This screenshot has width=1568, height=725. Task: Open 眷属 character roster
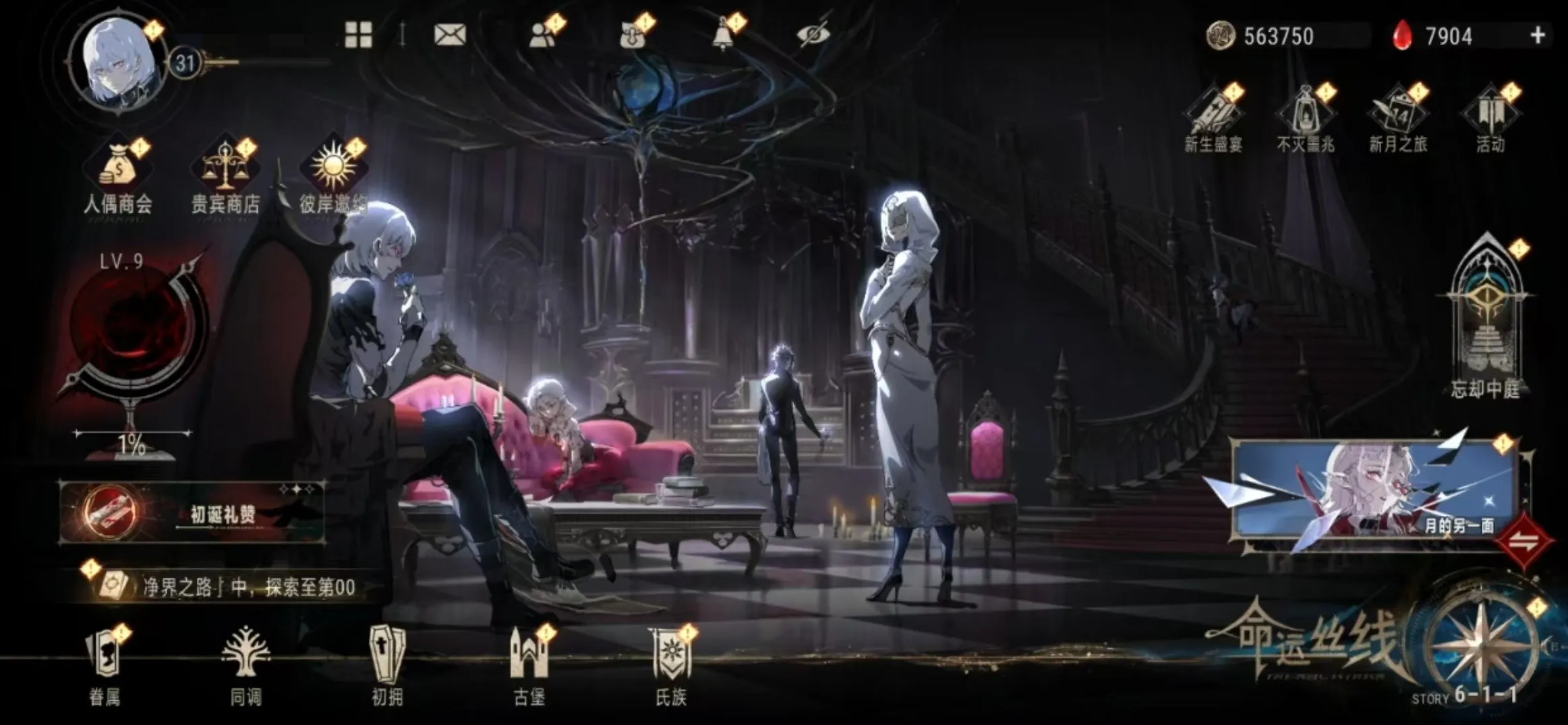105,666
